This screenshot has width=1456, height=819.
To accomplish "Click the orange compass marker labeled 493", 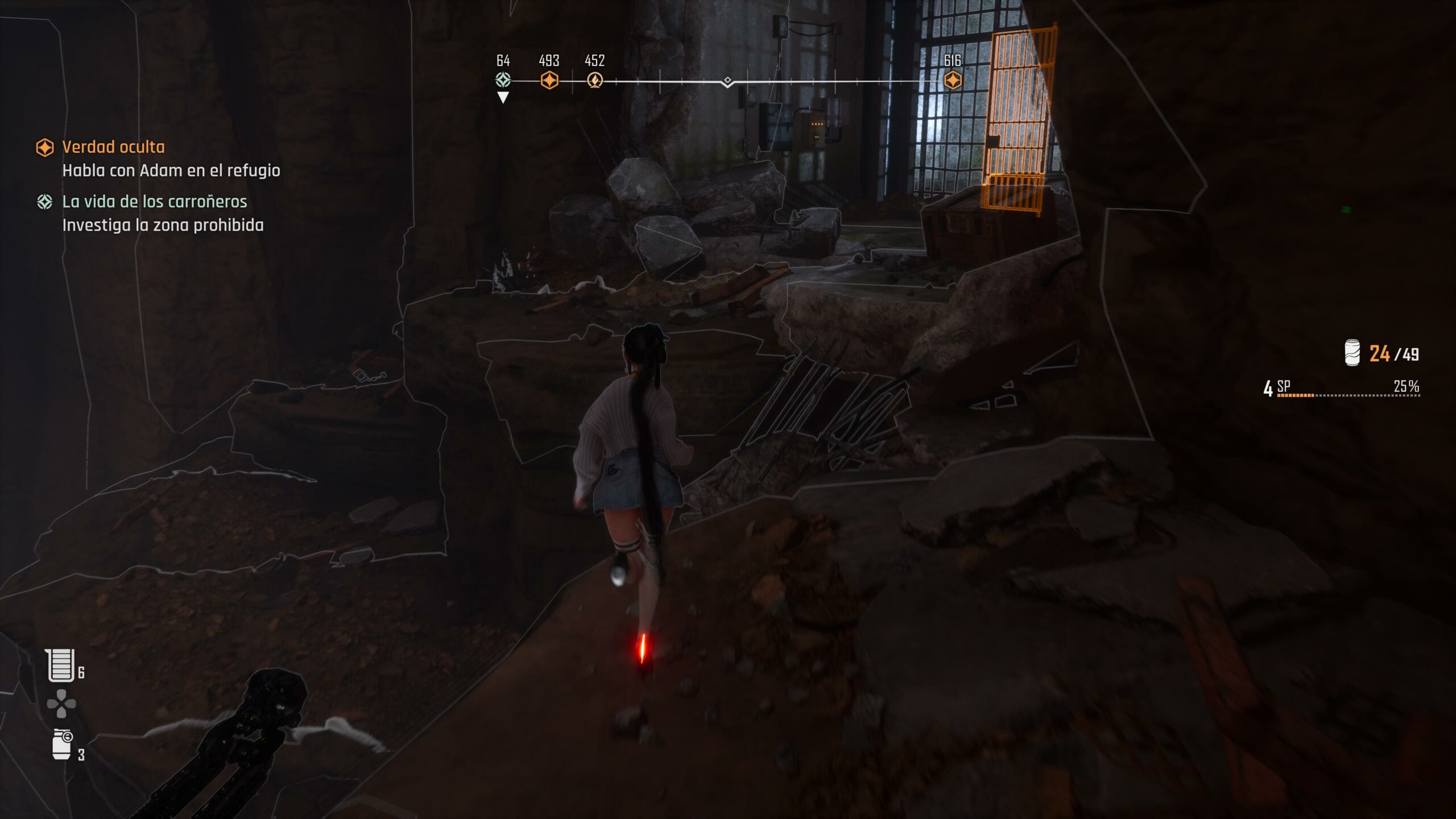I will click(x=549, y=80).
